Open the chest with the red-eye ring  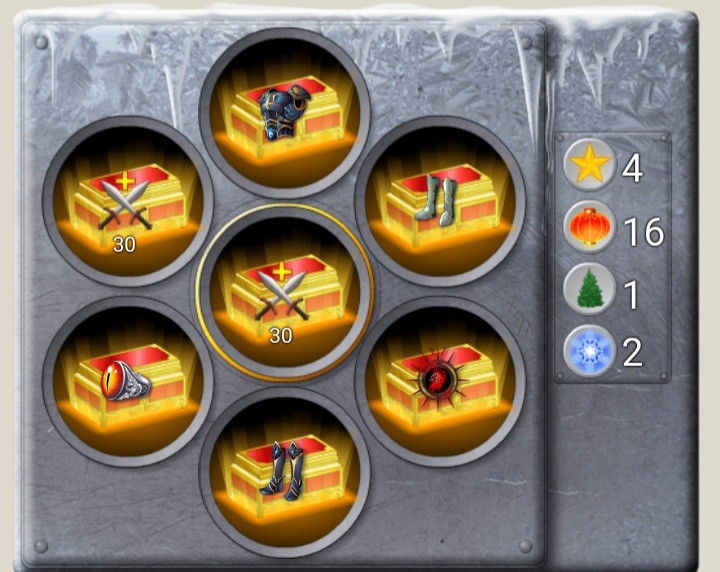(127, 380)
